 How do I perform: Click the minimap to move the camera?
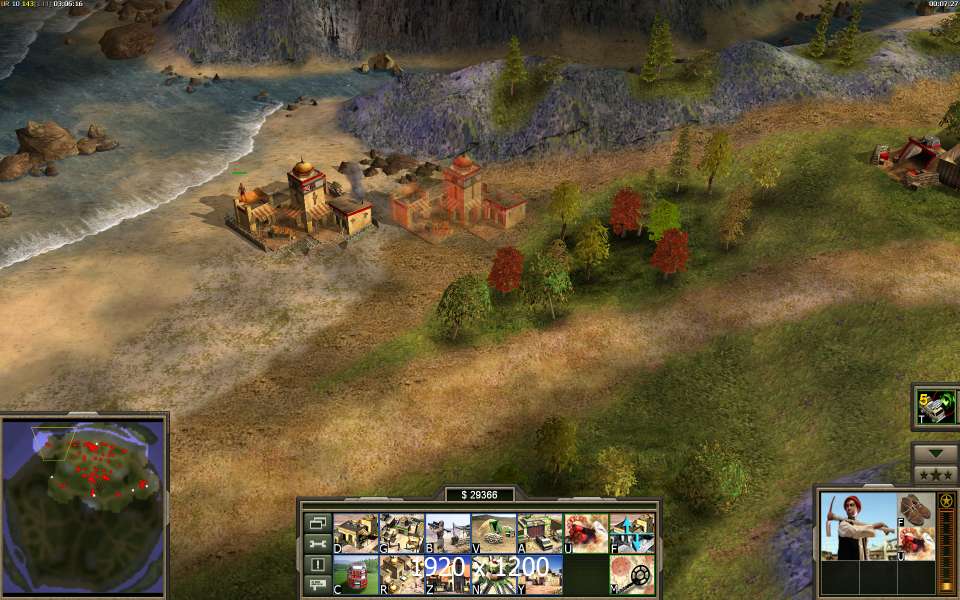click(84, 503)
